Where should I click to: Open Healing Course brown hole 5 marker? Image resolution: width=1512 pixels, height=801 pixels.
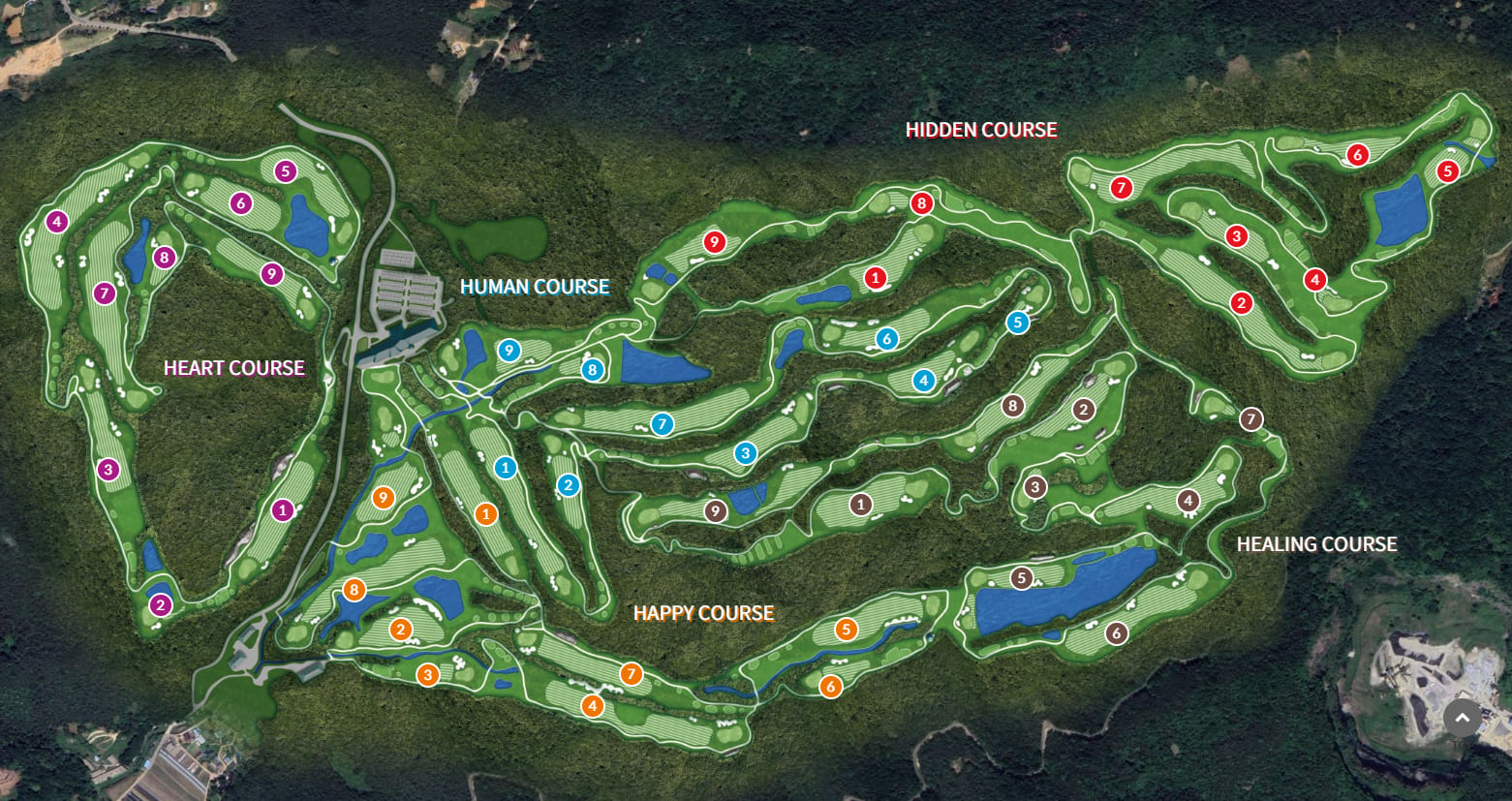[1021, 578]
